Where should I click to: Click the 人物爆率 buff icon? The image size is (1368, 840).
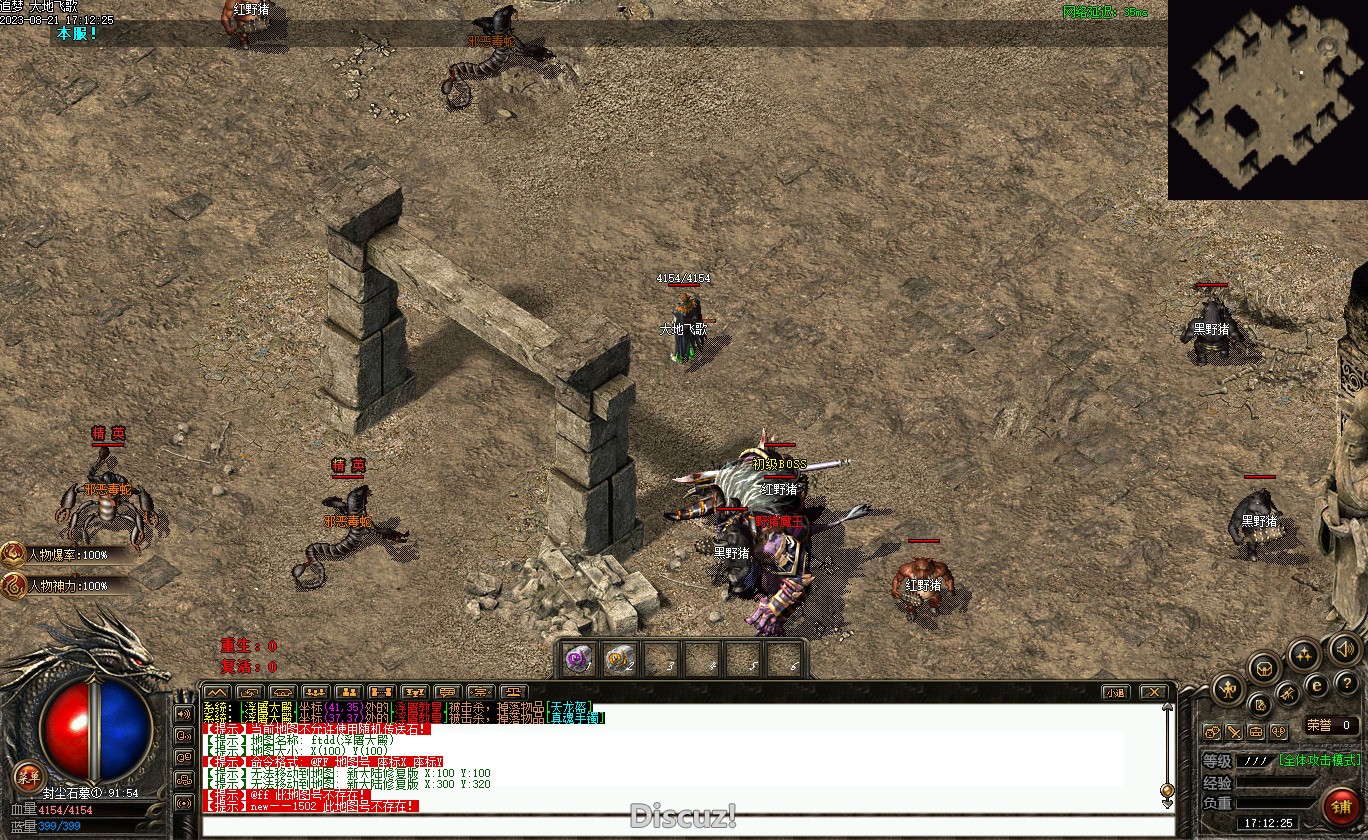(14, 553)
